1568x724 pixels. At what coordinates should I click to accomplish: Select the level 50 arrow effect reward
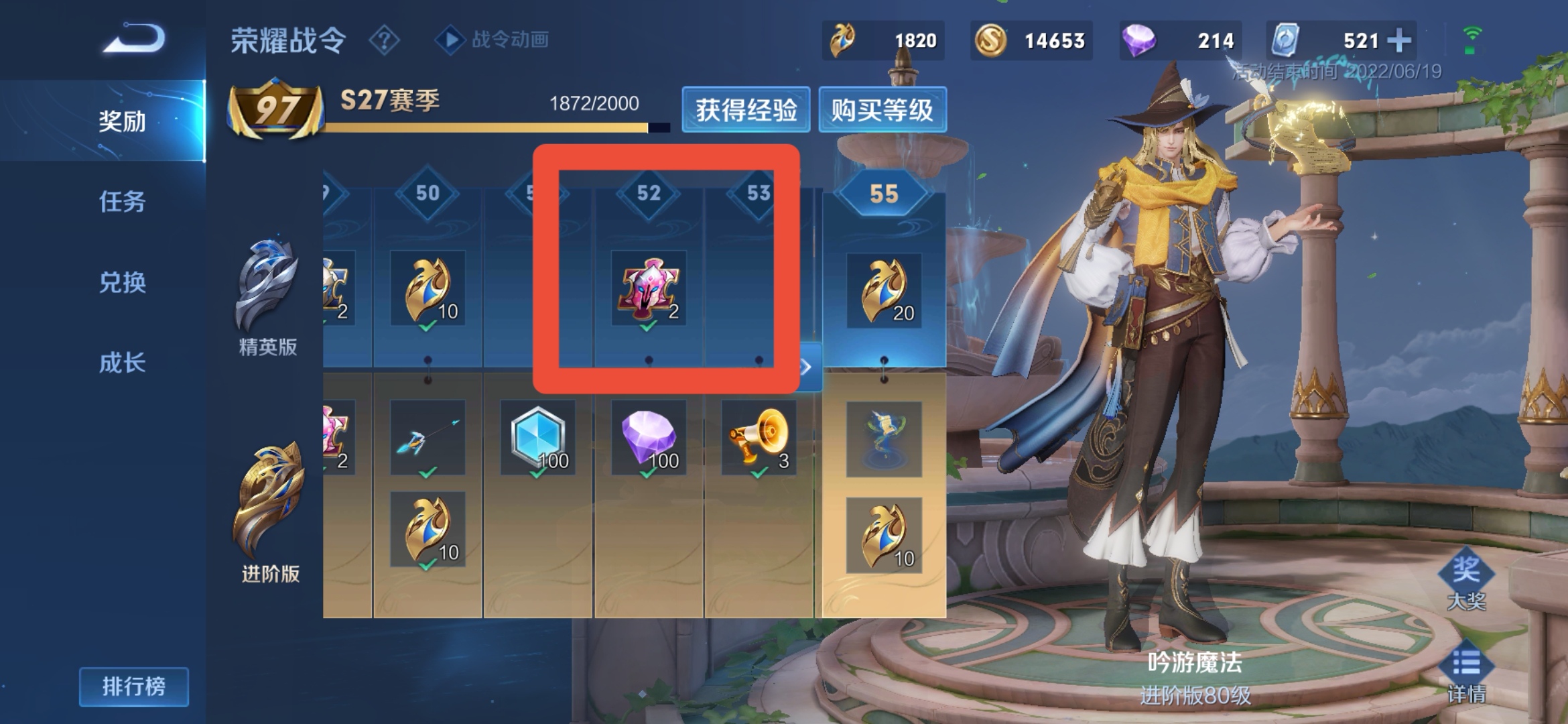point(428,438)
